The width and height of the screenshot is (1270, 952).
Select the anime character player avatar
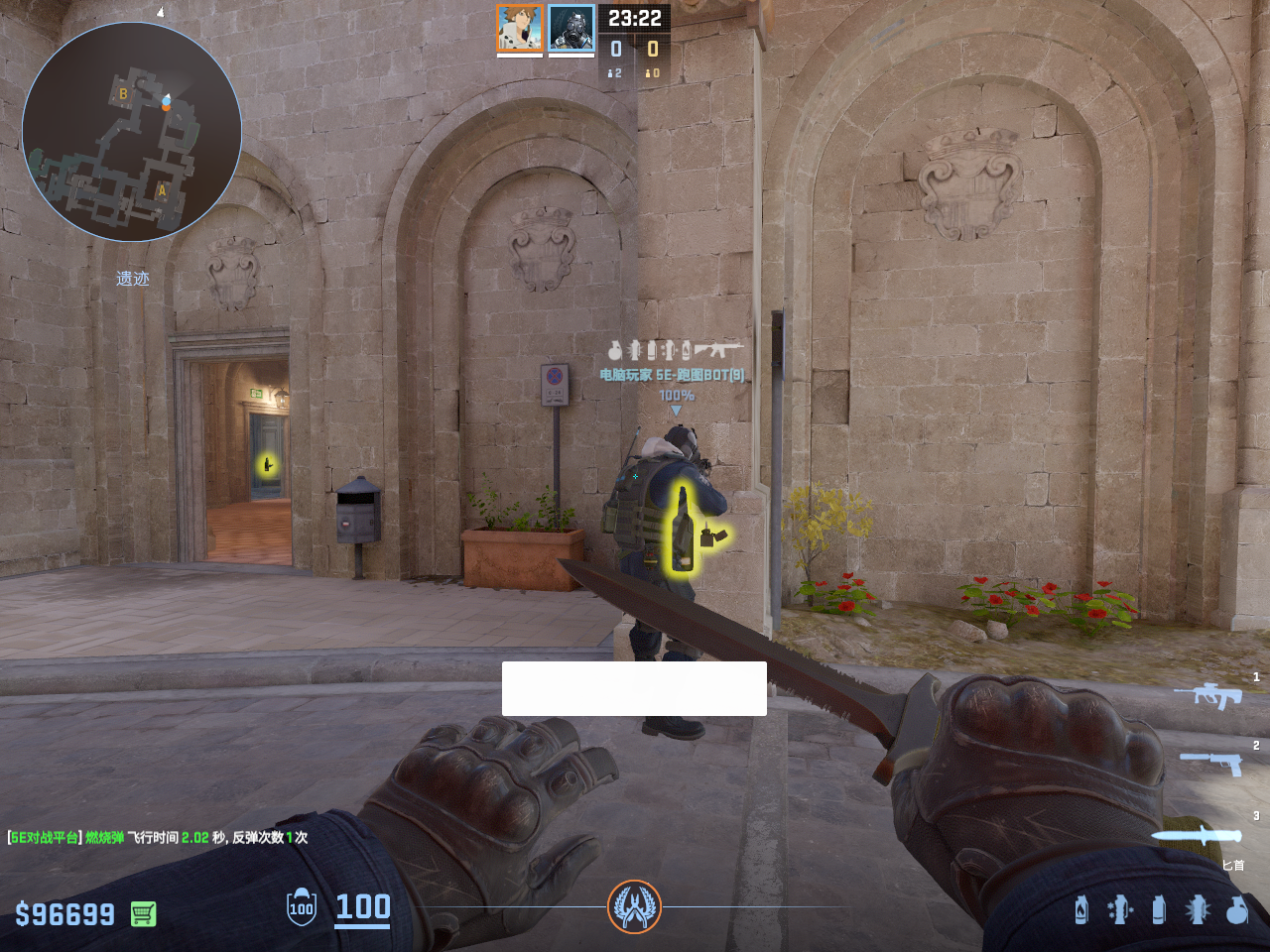520,28
